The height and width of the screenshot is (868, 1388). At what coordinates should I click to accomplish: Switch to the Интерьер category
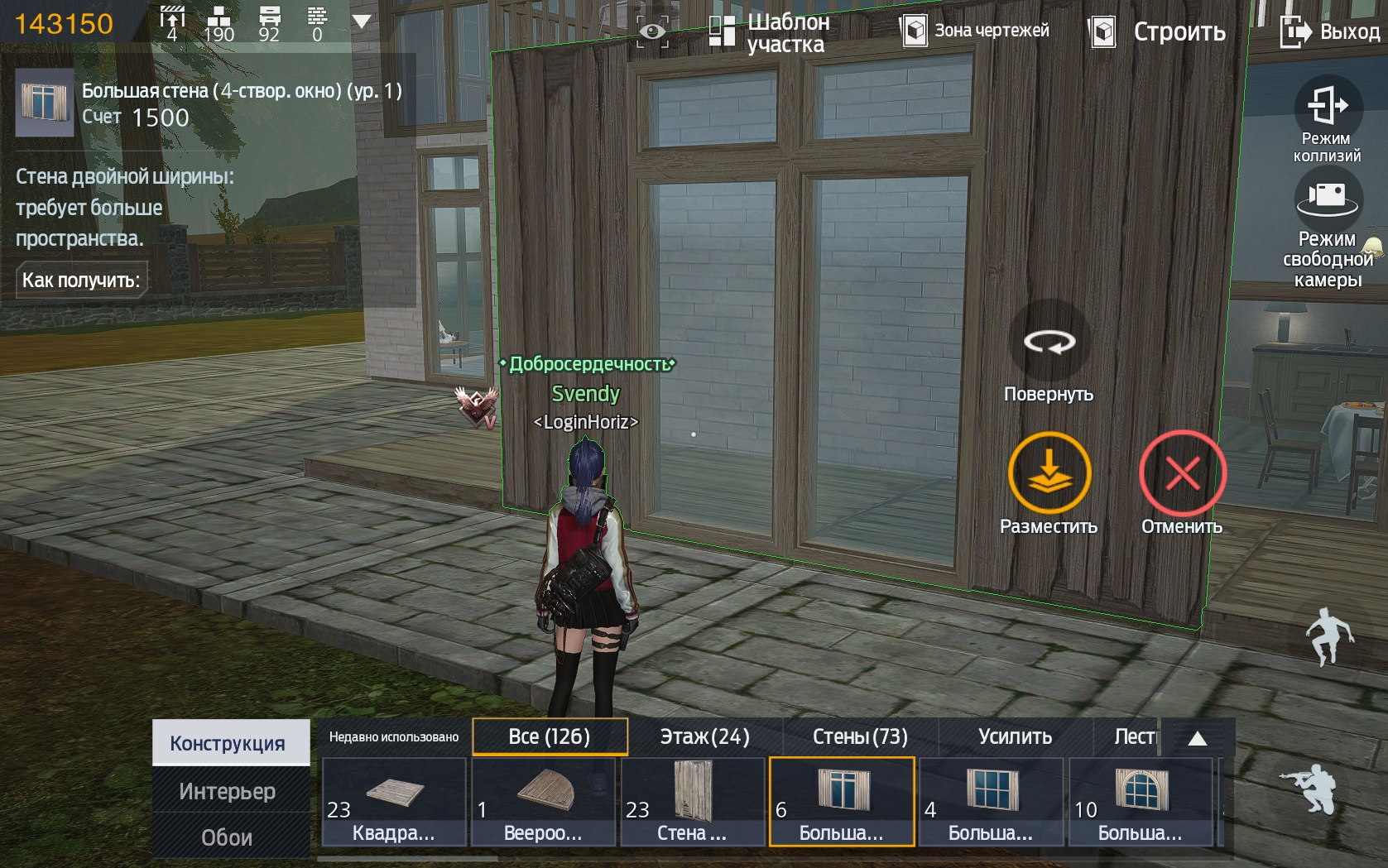tap(228, 791)
